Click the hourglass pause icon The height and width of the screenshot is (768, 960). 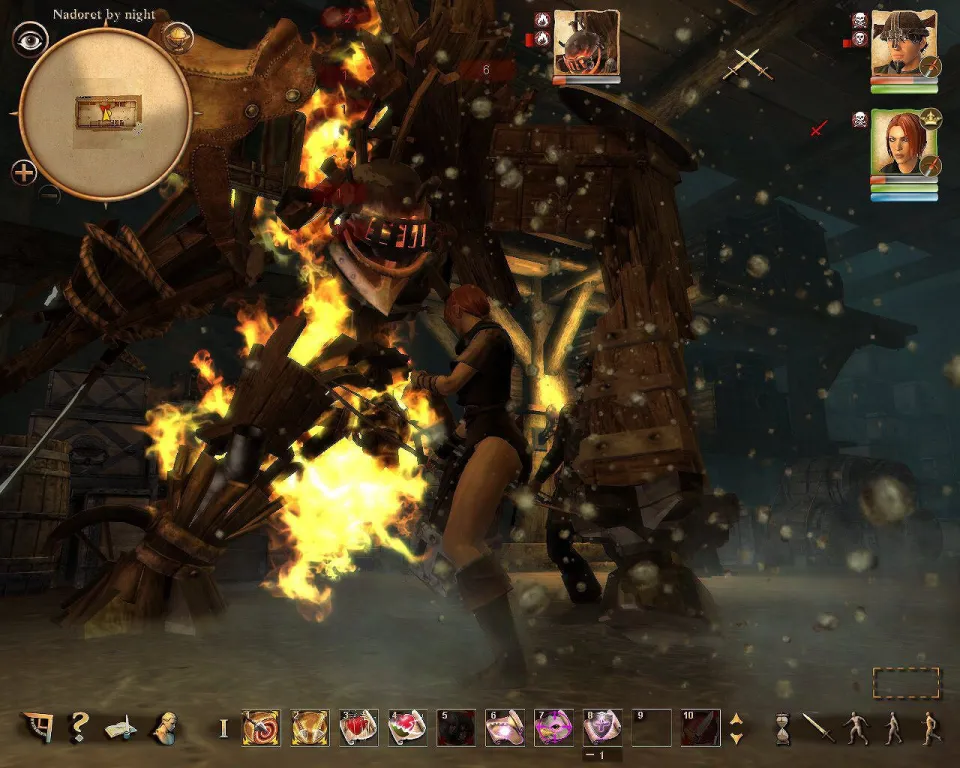click(783, 728)
